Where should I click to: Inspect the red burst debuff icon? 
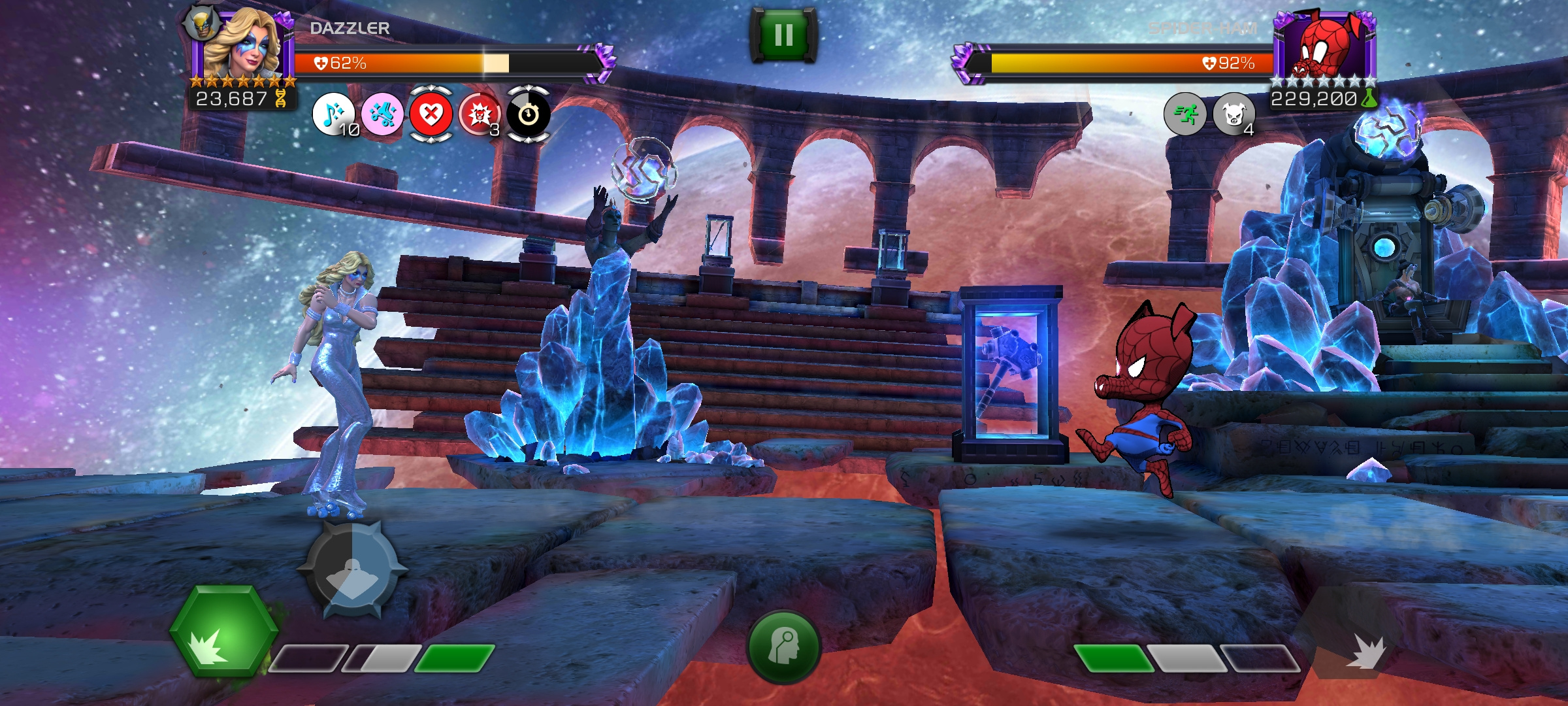[x=480, y=114]
